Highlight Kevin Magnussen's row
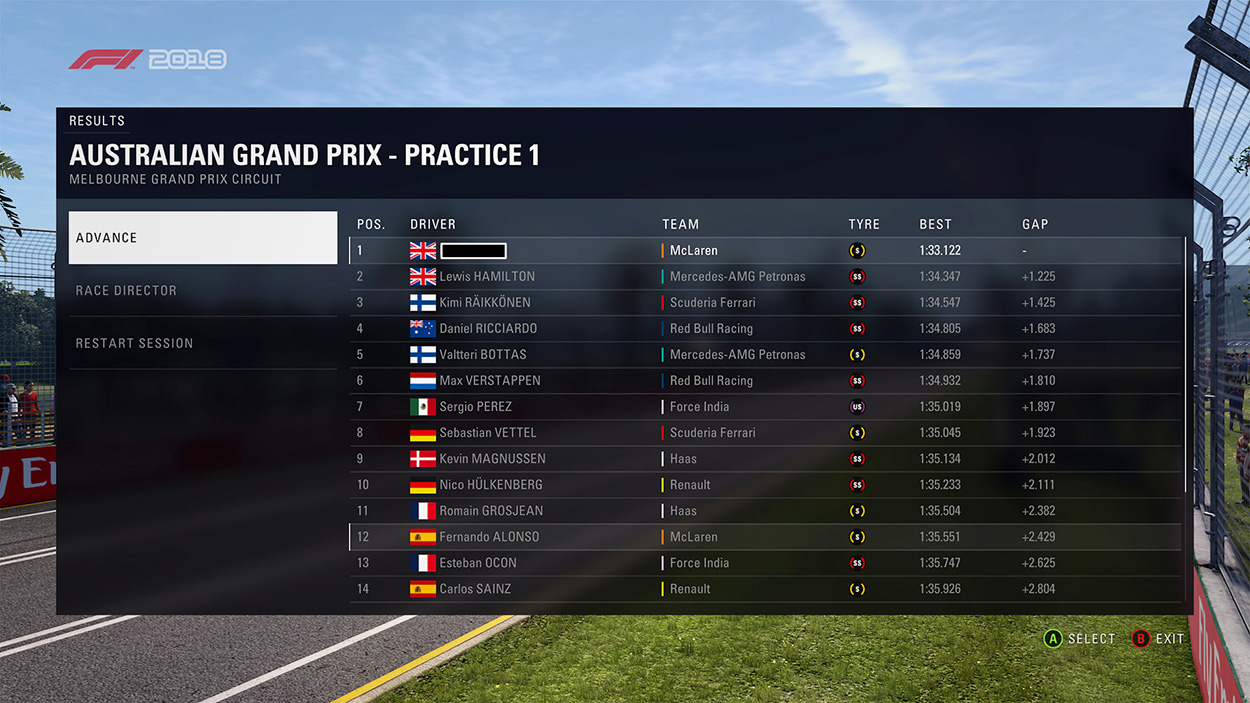This screenshot has height=703, width=1250. point(765,459)
